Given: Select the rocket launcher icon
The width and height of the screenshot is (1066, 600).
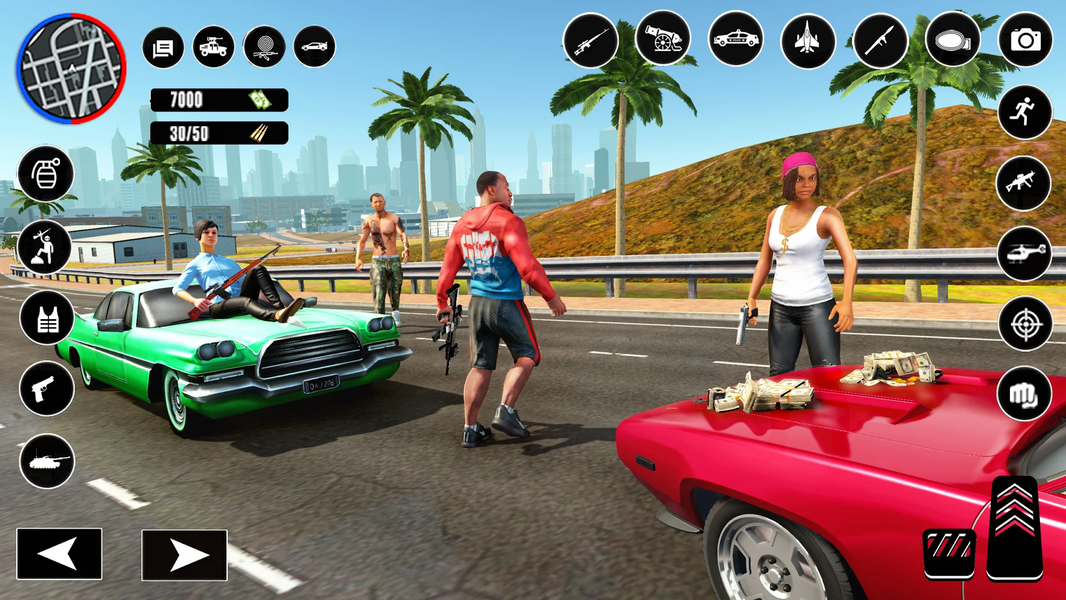Looking at the screenshot, I should tap(880, 40).
